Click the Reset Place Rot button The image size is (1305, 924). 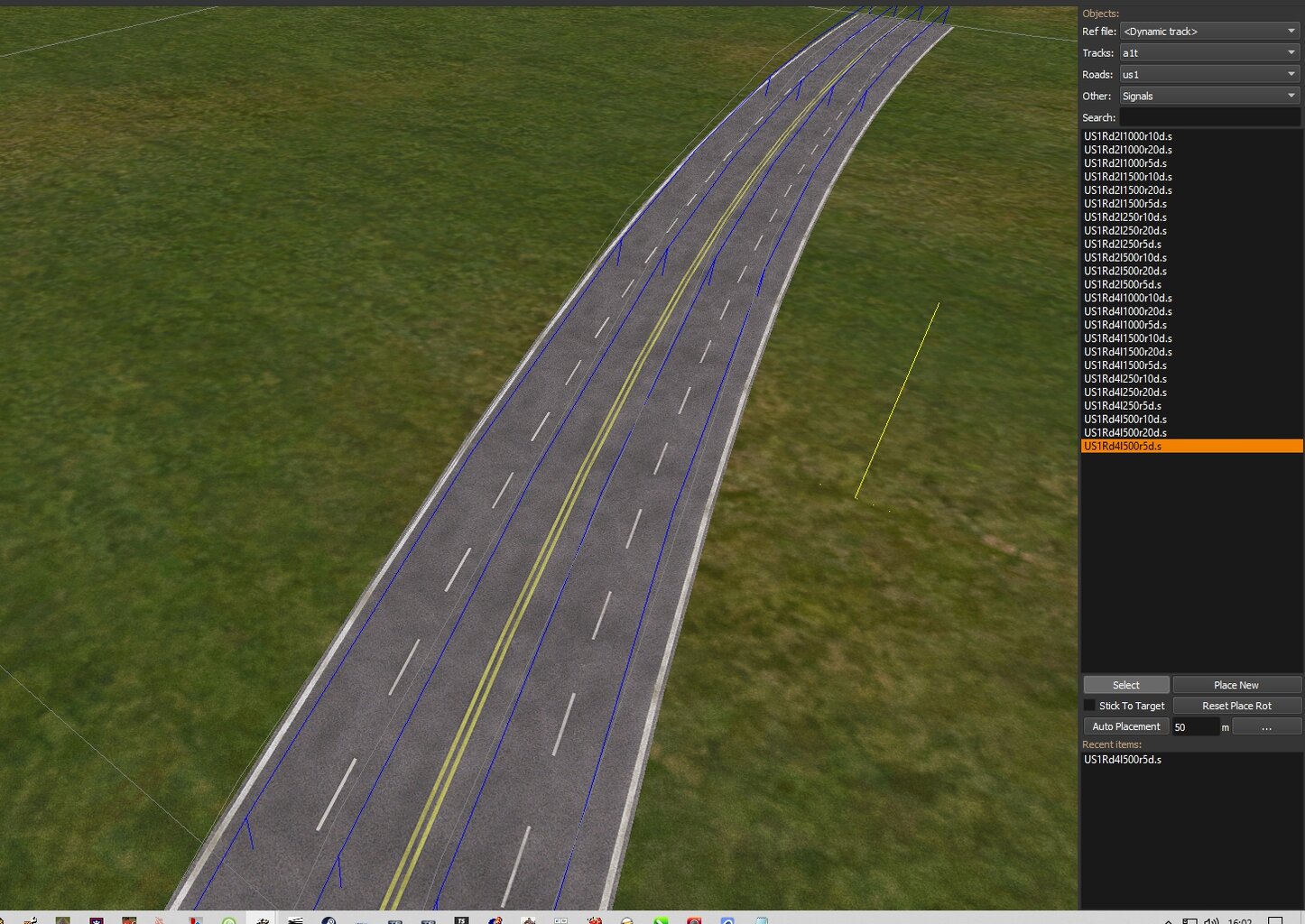pos(1236,705)
